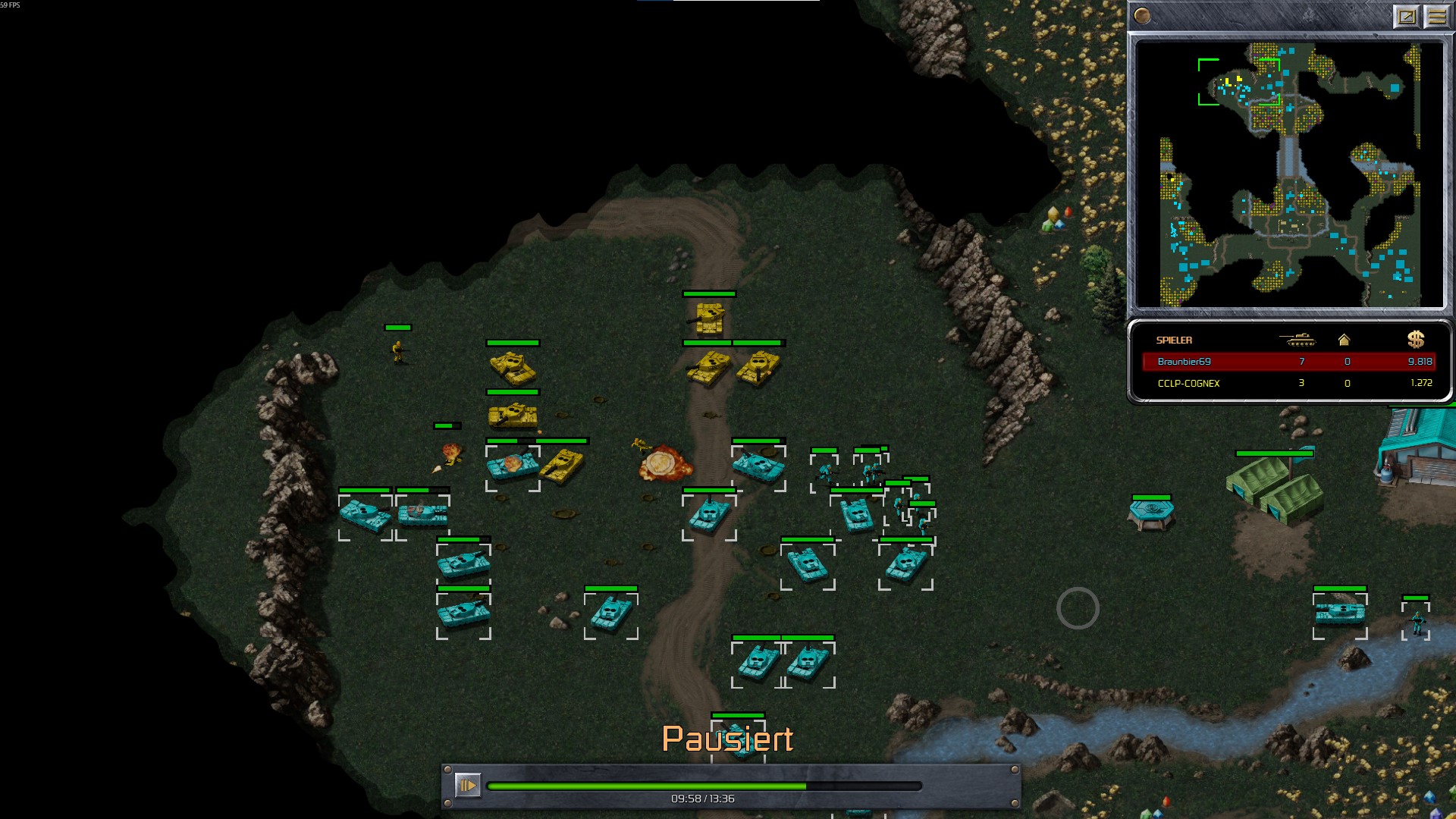Click the dollar credits column icon

(1416, 340)
